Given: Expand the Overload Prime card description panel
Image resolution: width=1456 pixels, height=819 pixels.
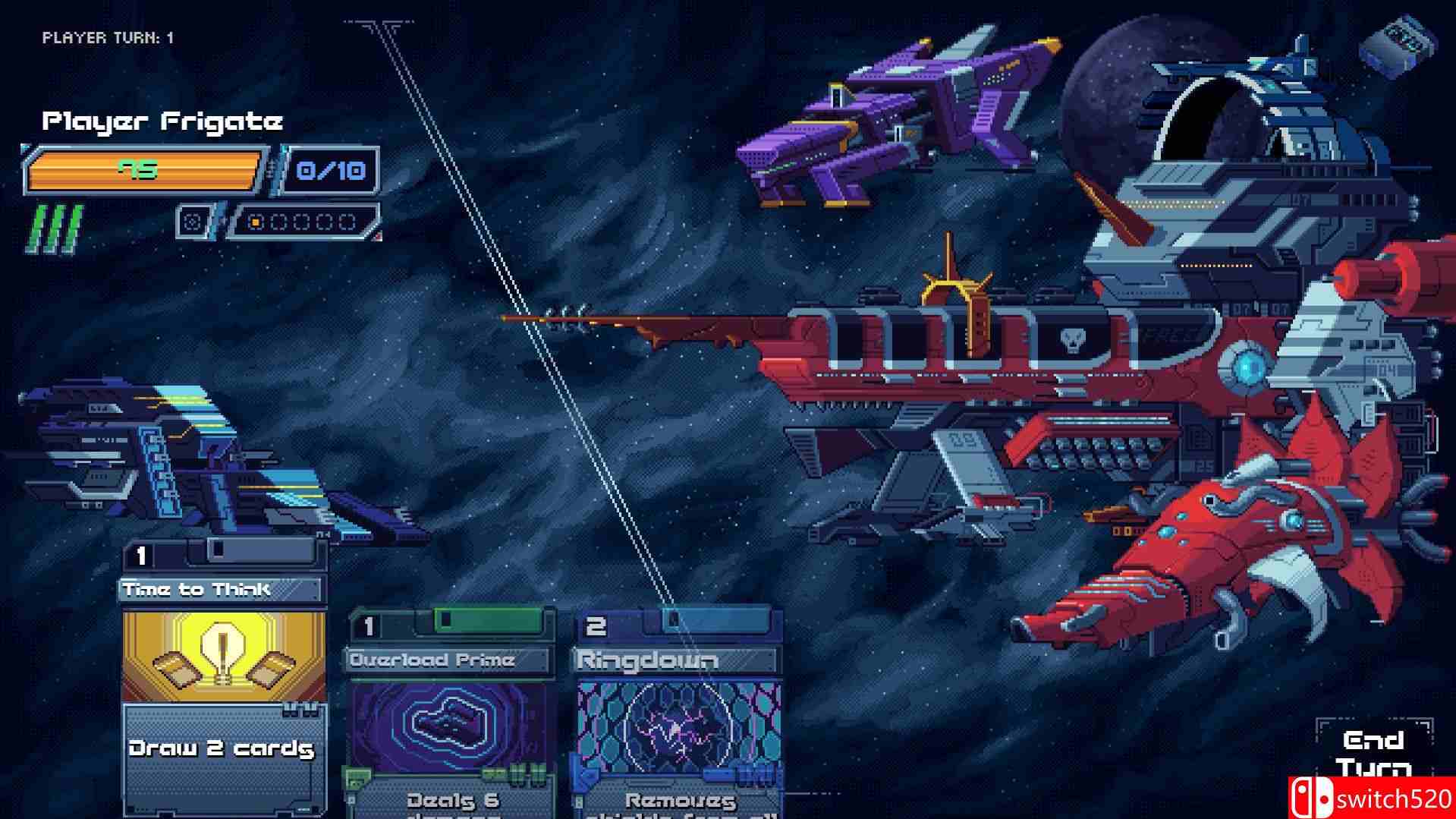Looking at the screenshot, I should coord(449,801).
